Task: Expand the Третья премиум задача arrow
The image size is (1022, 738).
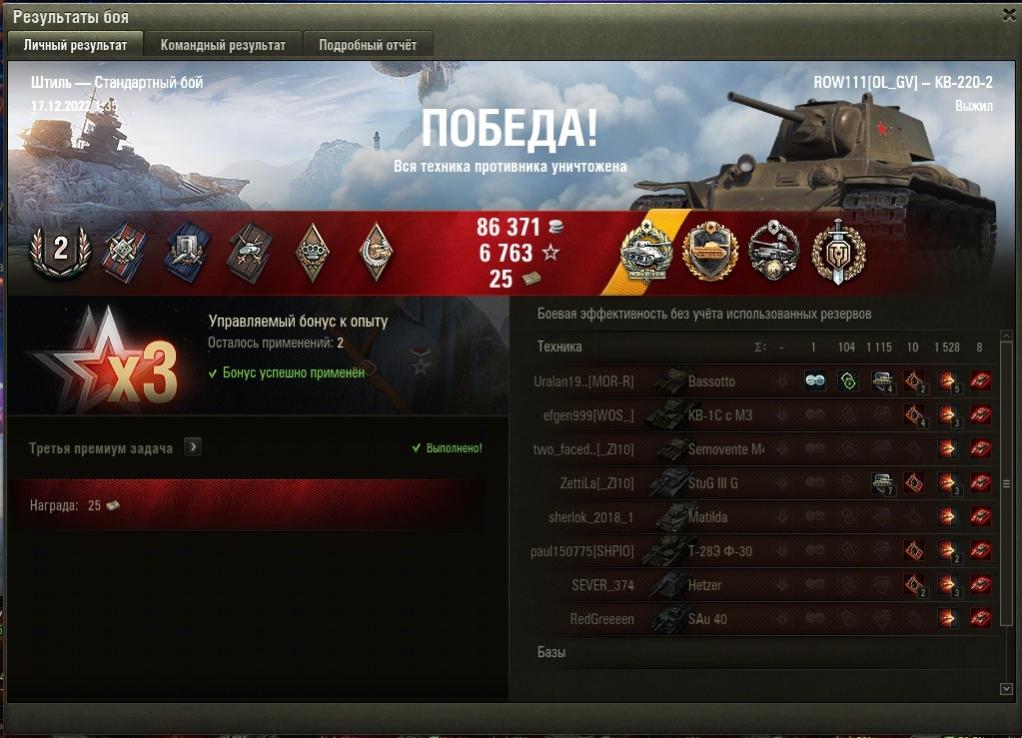Action: coord(193,447)
